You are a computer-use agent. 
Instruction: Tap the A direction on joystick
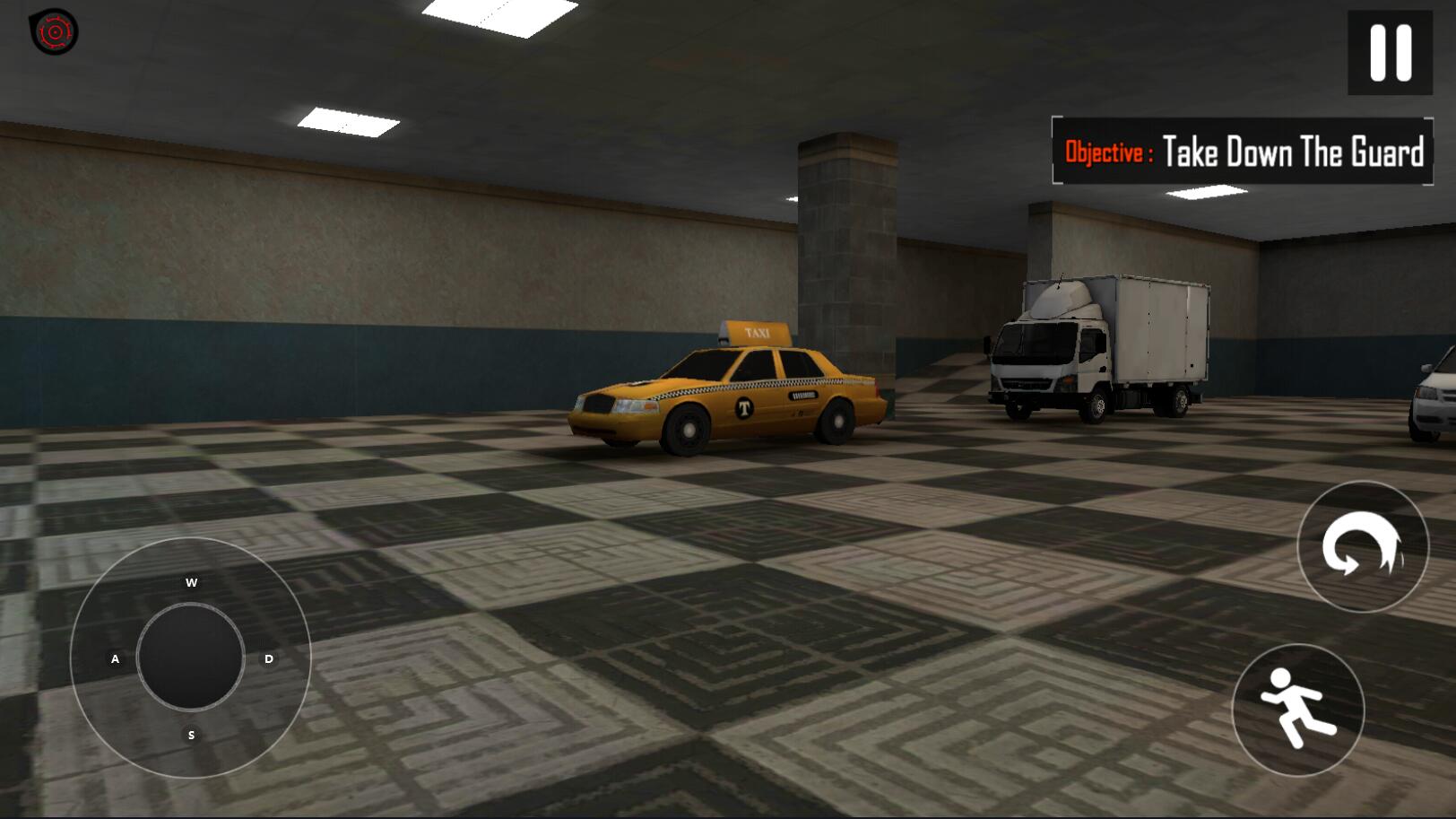115,659
